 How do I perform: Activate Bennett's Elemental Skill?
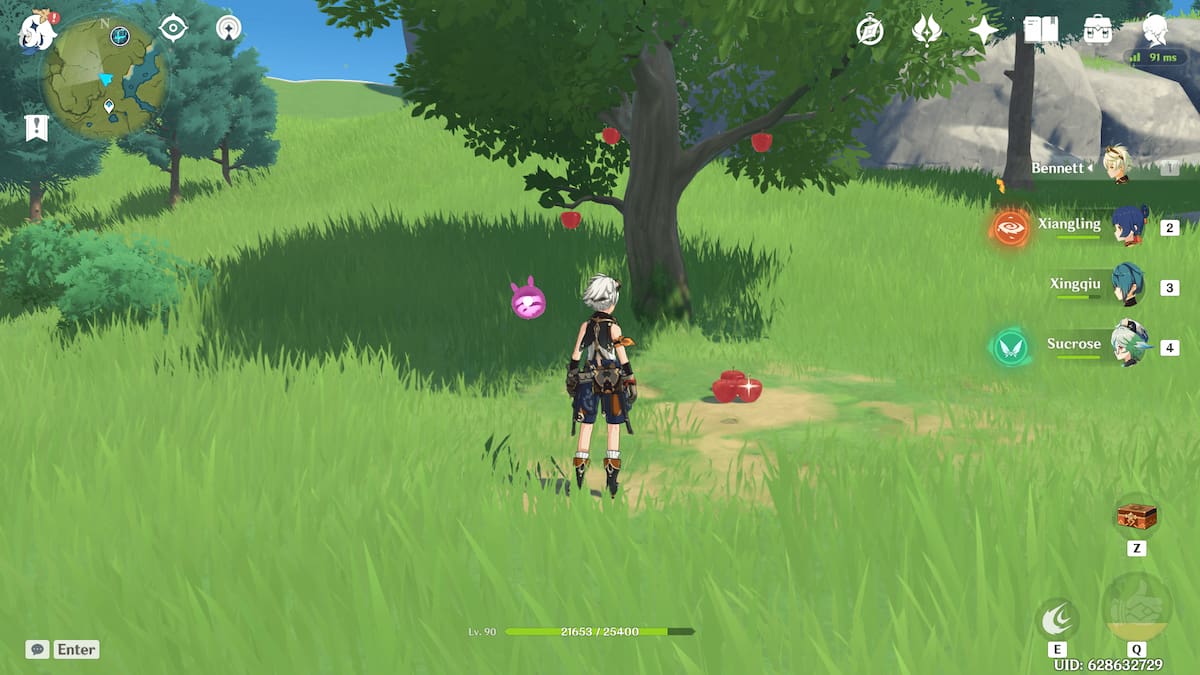pos(1057,620)
